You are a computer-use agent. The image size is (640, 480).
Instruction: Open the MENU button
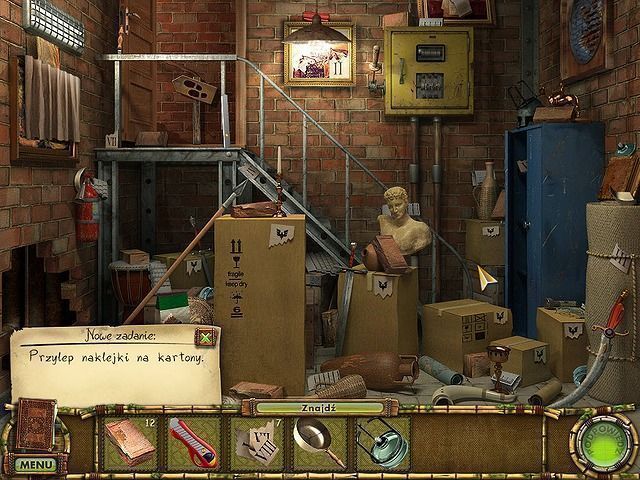(35, 464)
